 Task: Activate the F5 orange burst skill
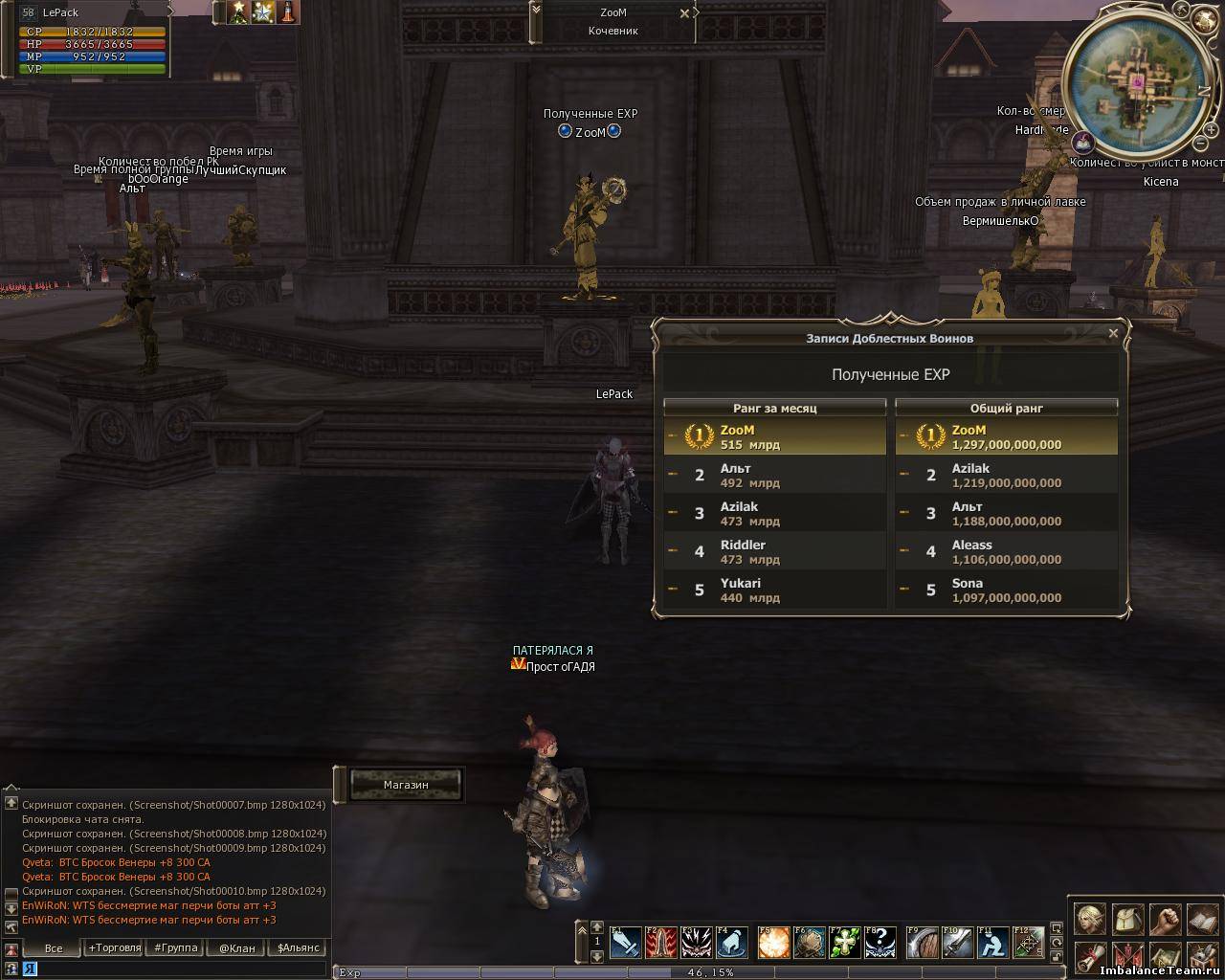coord(772,943)
